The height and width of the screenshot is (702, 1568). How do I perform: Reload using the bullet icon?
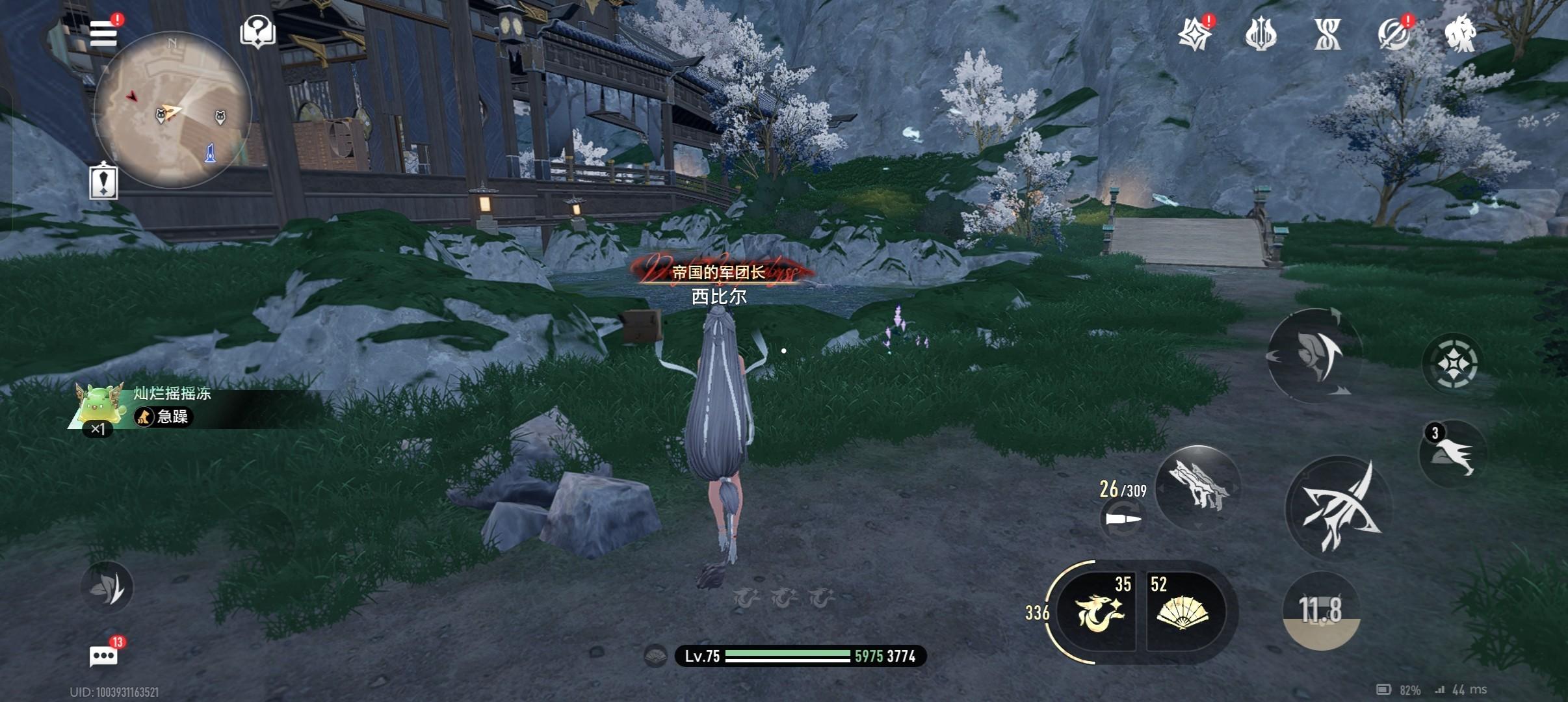pyautogui.click(x=1123, y=519)
